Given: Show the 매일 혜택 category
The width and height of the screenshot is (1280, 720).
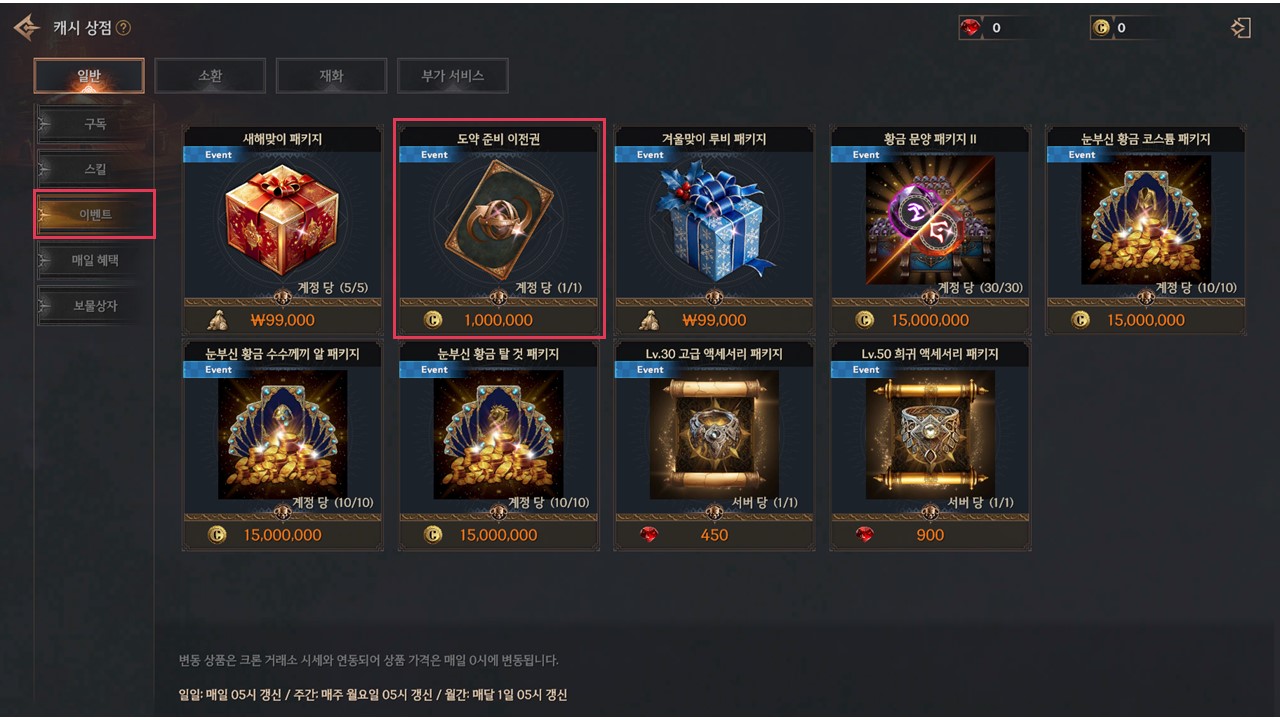Looking at the screenshot, I should click(x=94, y=261).
